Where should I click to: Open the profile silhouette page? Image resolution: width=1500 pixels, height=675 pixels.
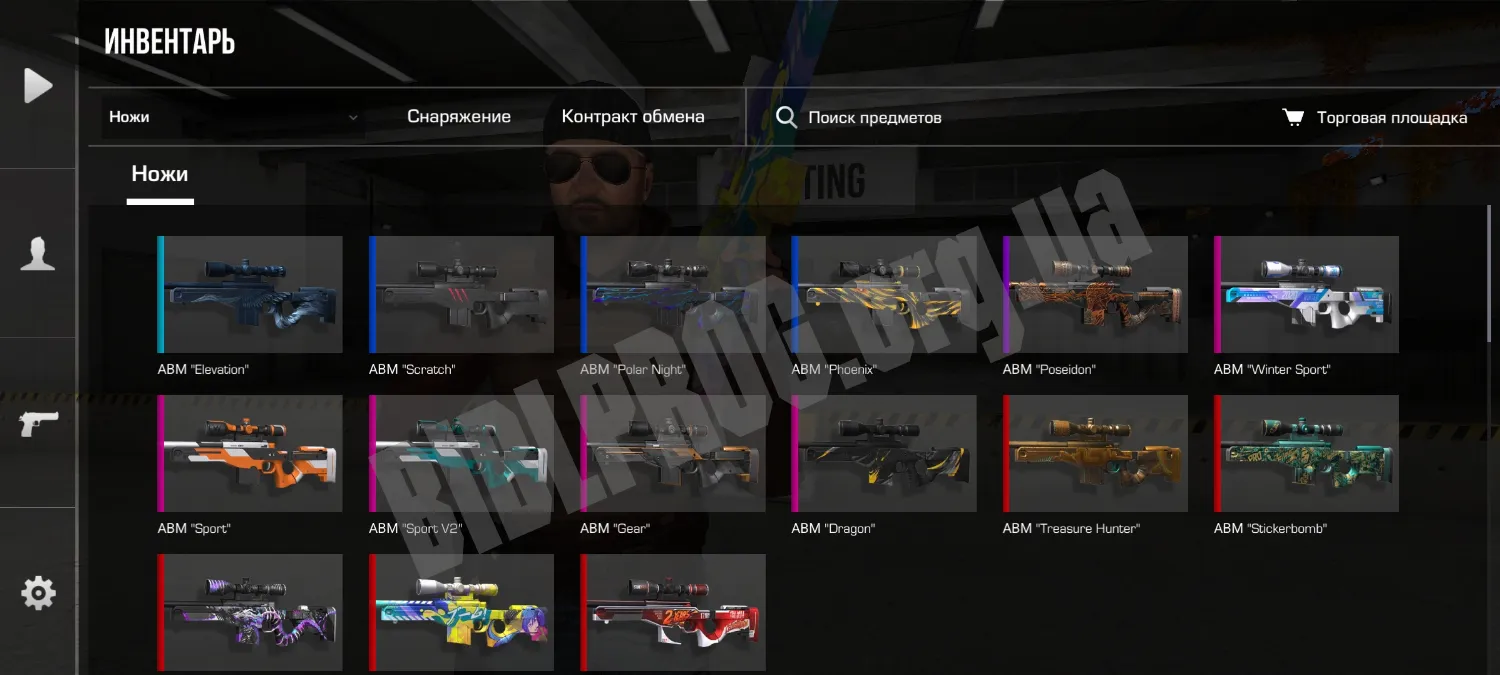38,254
